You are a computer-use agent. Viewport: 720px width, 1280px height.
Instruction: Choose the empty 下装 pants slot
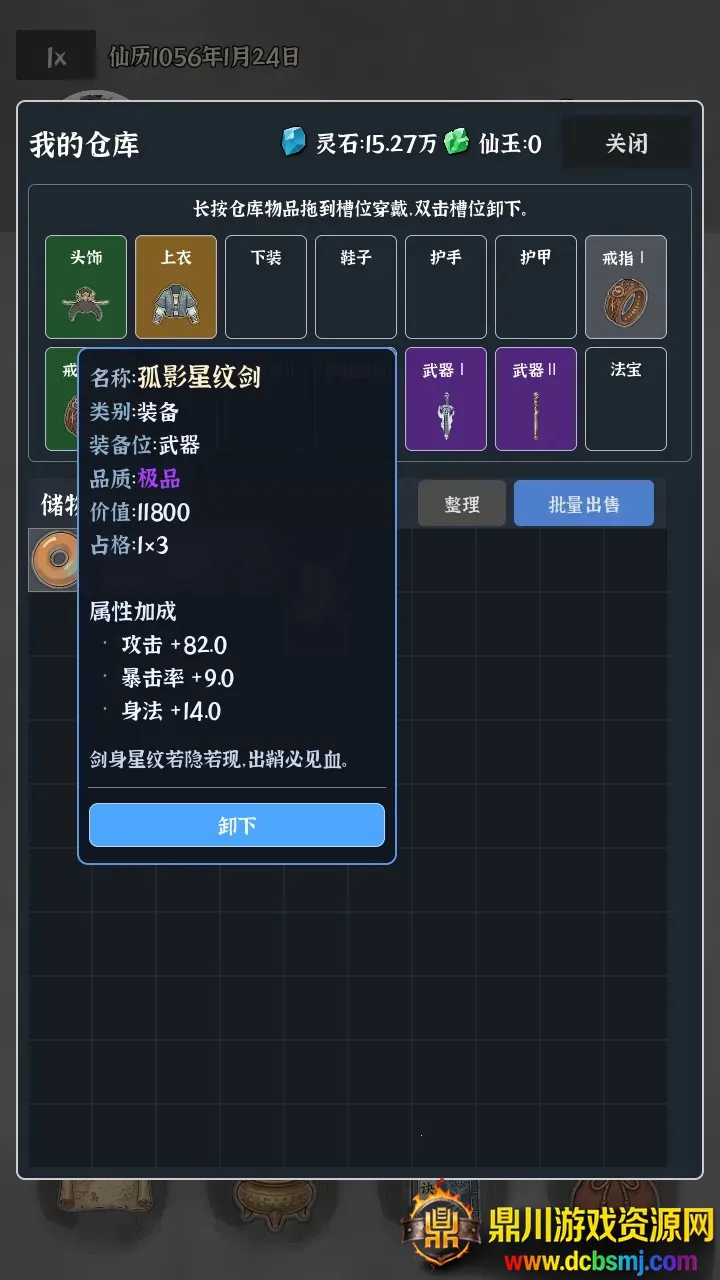click(x=266, y=287)
